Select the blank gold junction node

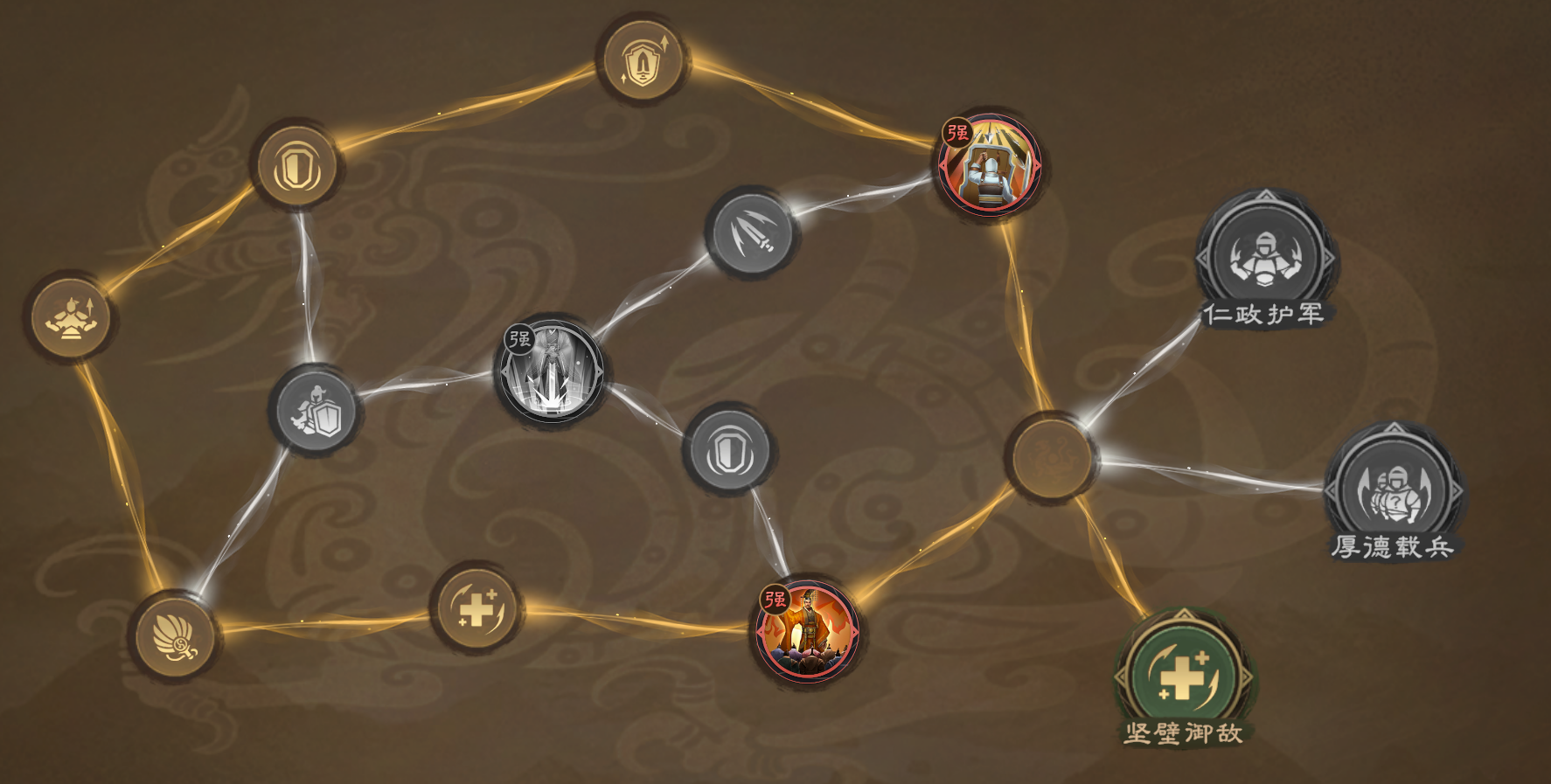pos(1050,456)
